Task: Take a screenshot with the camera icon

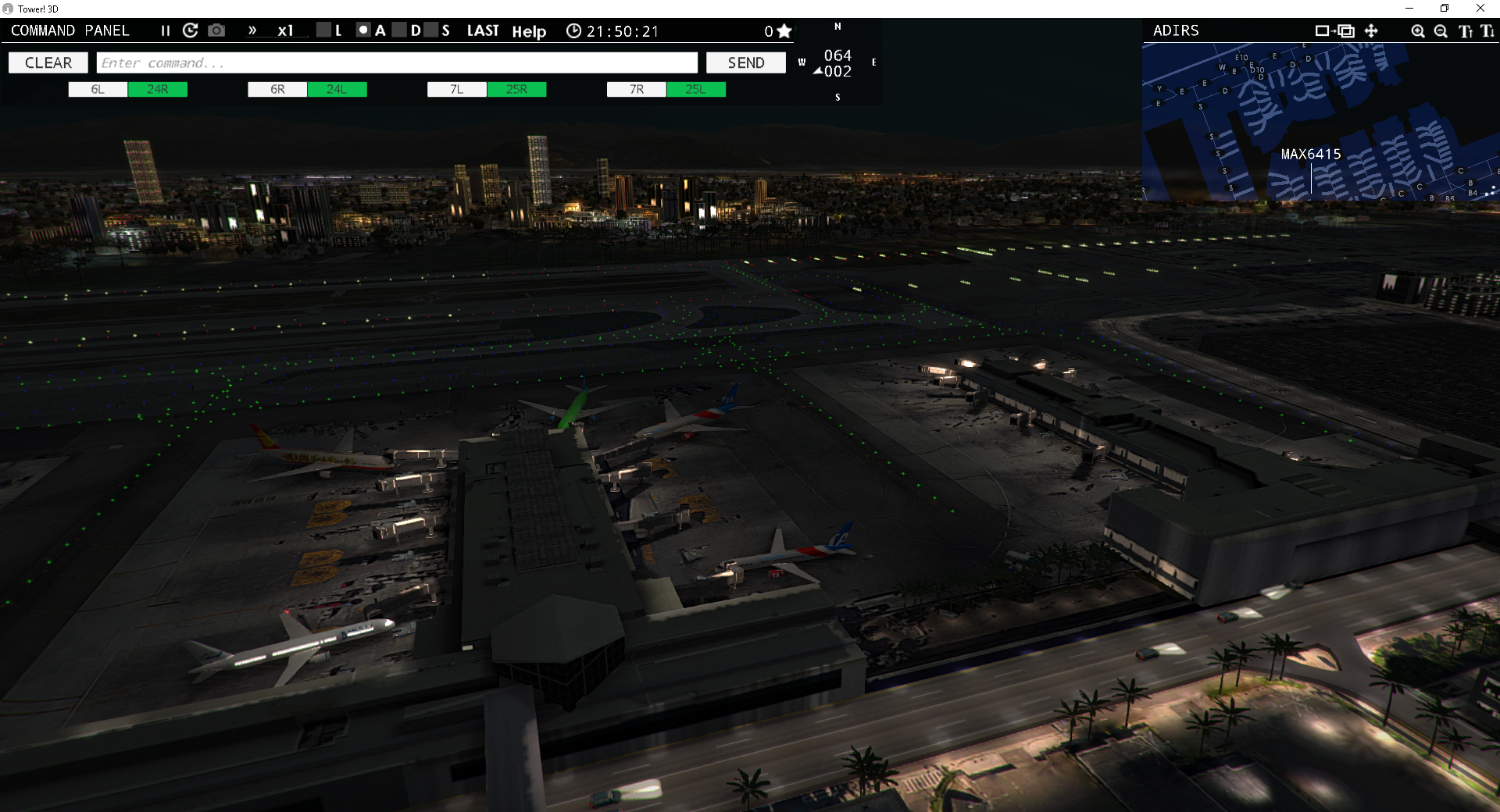Action: 216,30
